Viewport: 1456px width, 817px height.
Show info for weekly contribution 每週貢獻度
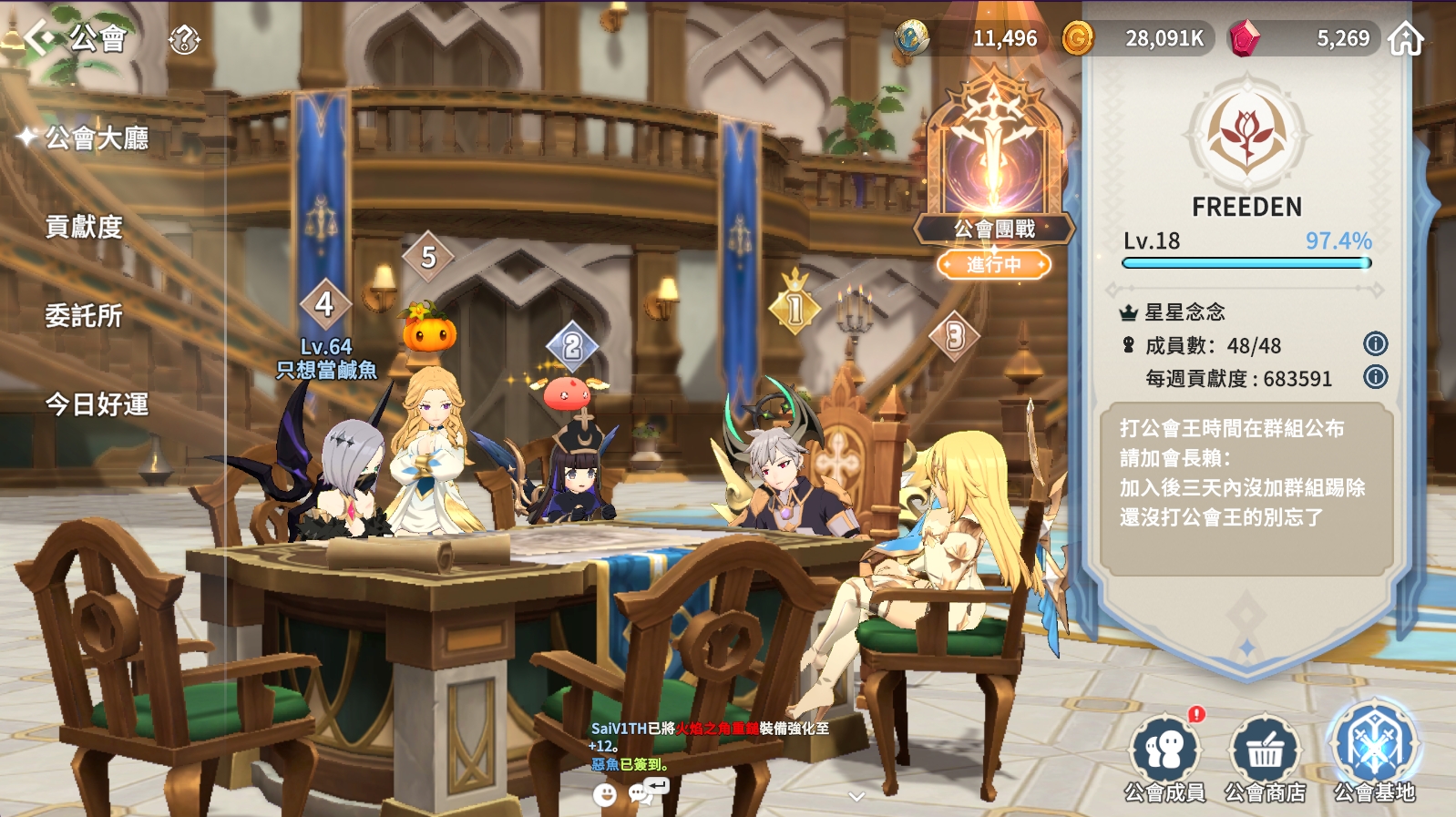coord(1375,377)
